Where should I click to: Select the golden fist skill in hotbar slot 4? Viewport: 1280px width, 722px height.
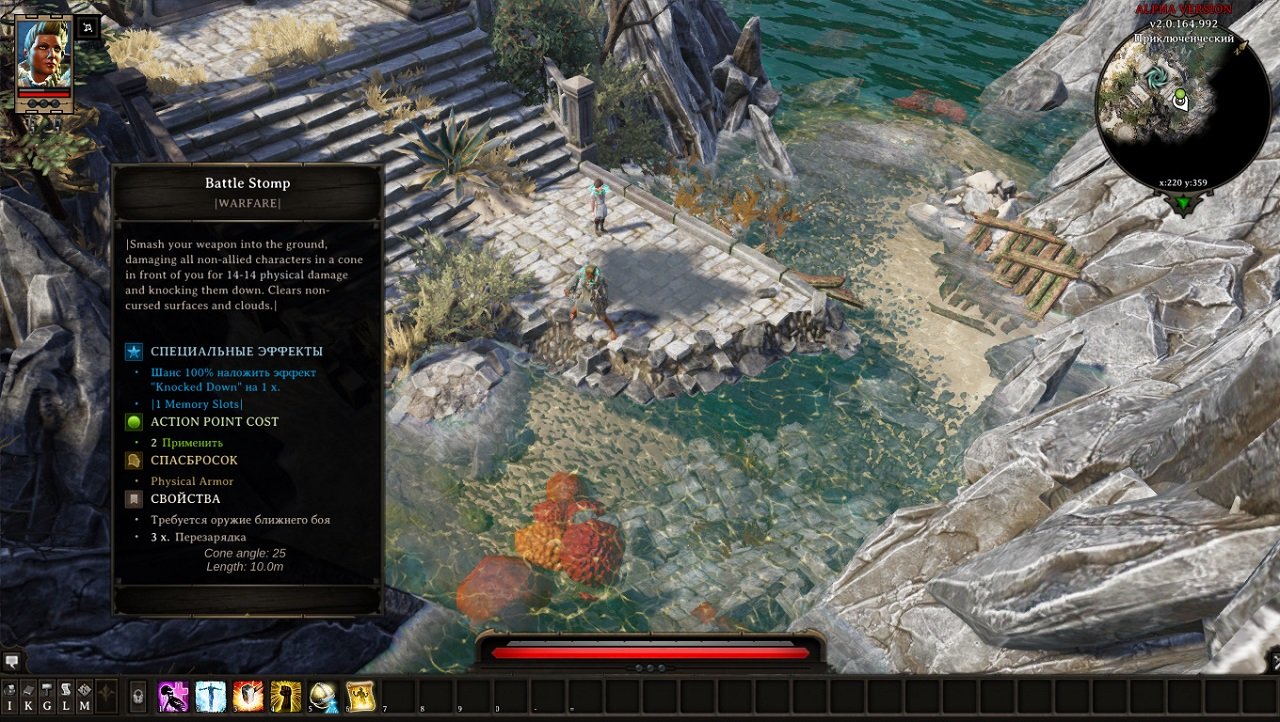[x=286, y=694]
